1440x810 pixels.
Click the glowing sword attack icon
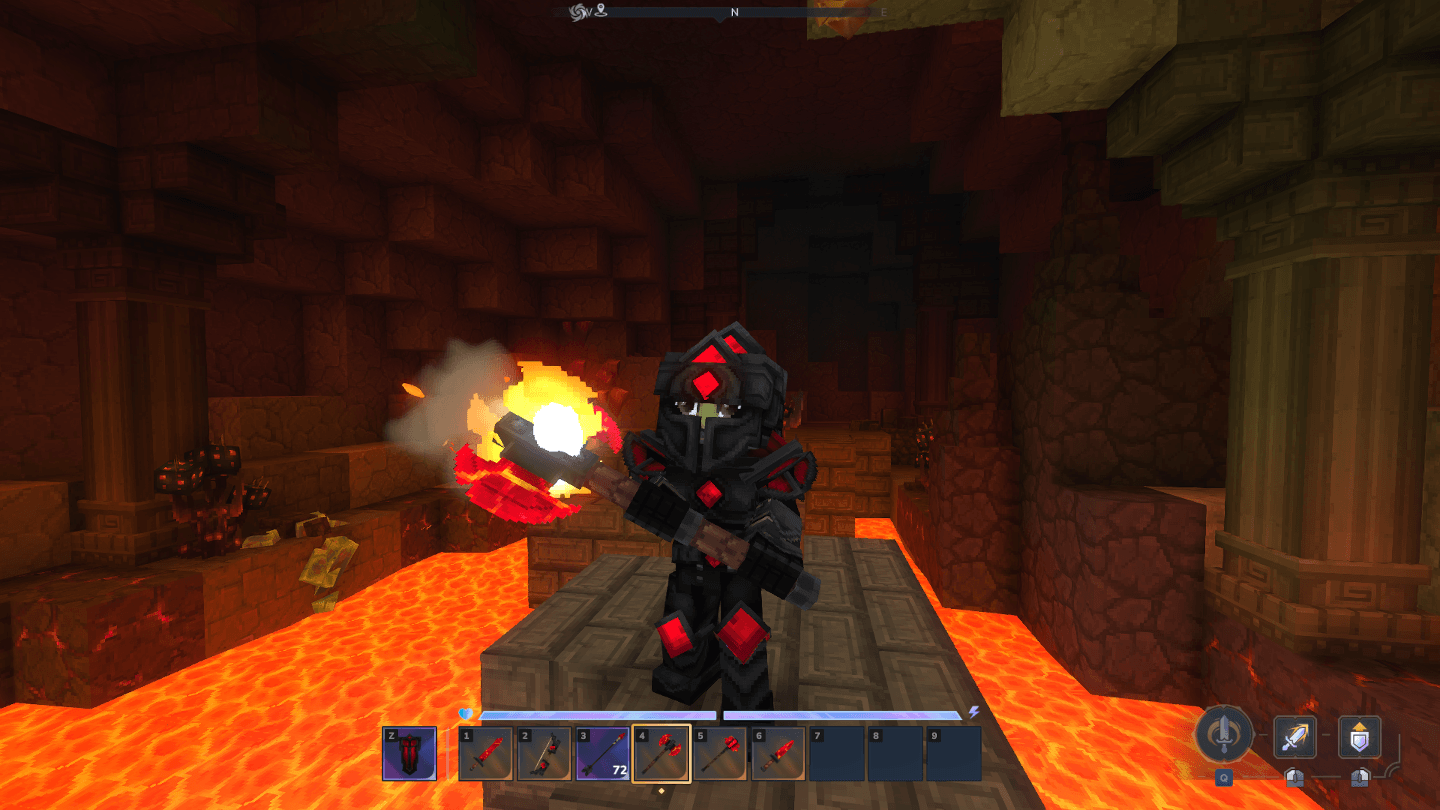click(x=1294, y=738)
